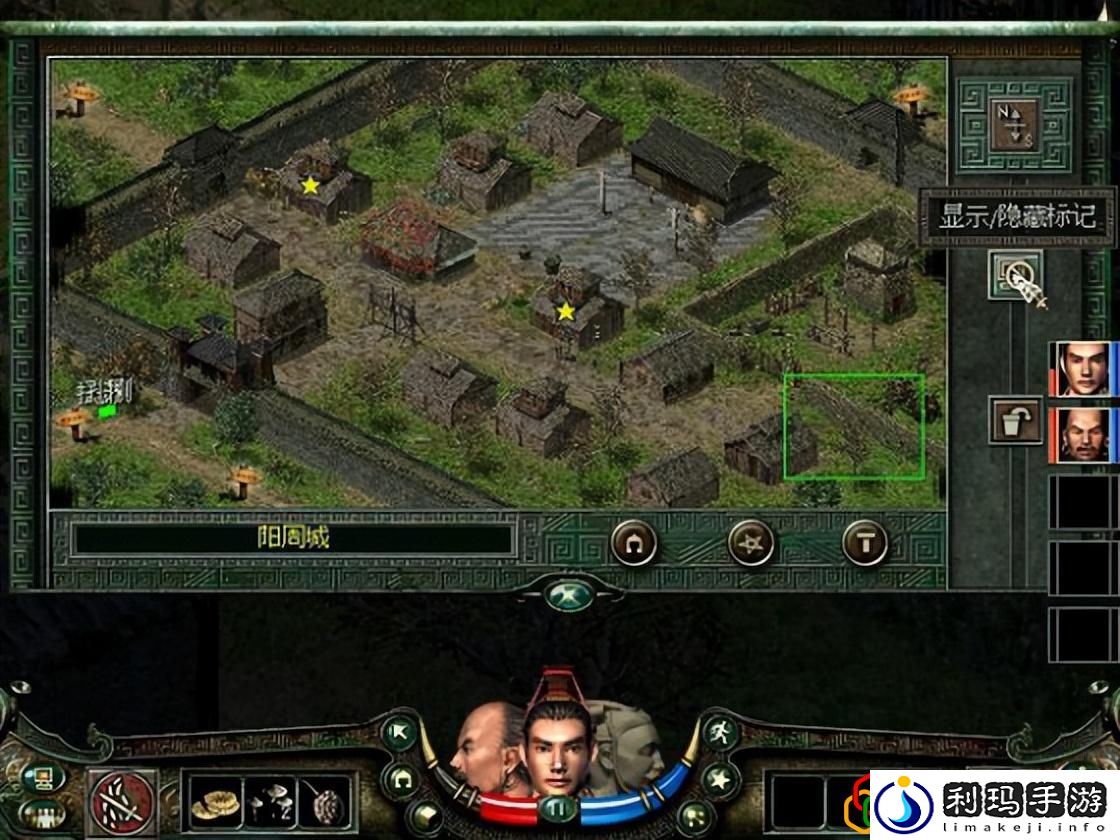Click the N/S compass button

tap(1014, 123)
